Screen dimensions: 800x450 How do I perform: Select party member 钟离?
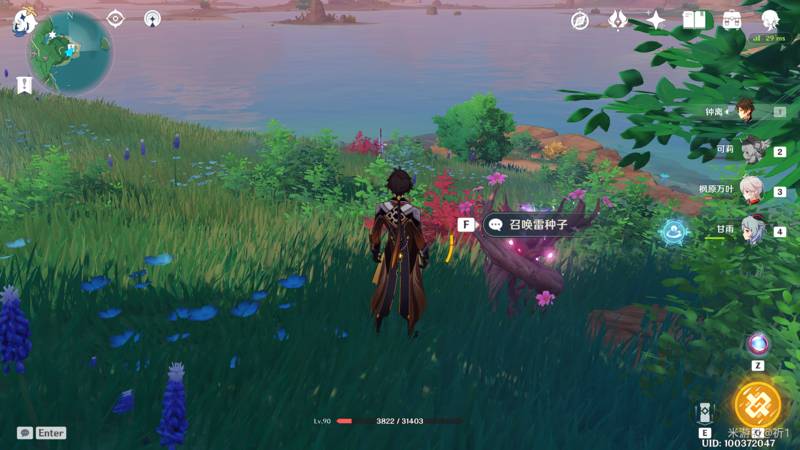(747, 111)
